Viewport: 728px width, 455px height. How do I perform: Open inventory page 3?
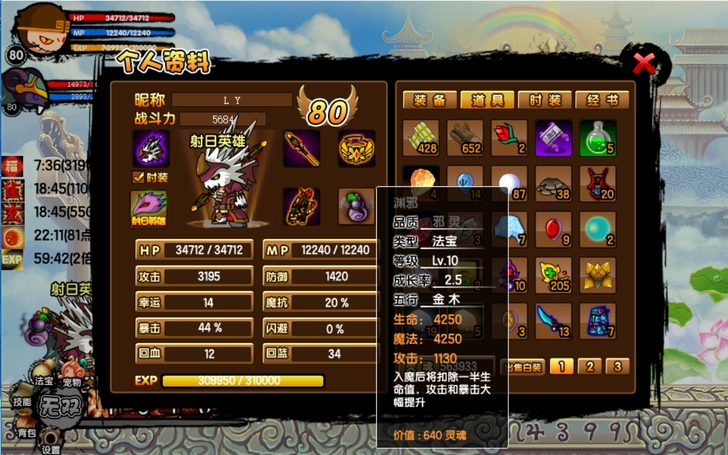[x=617, y=366]
